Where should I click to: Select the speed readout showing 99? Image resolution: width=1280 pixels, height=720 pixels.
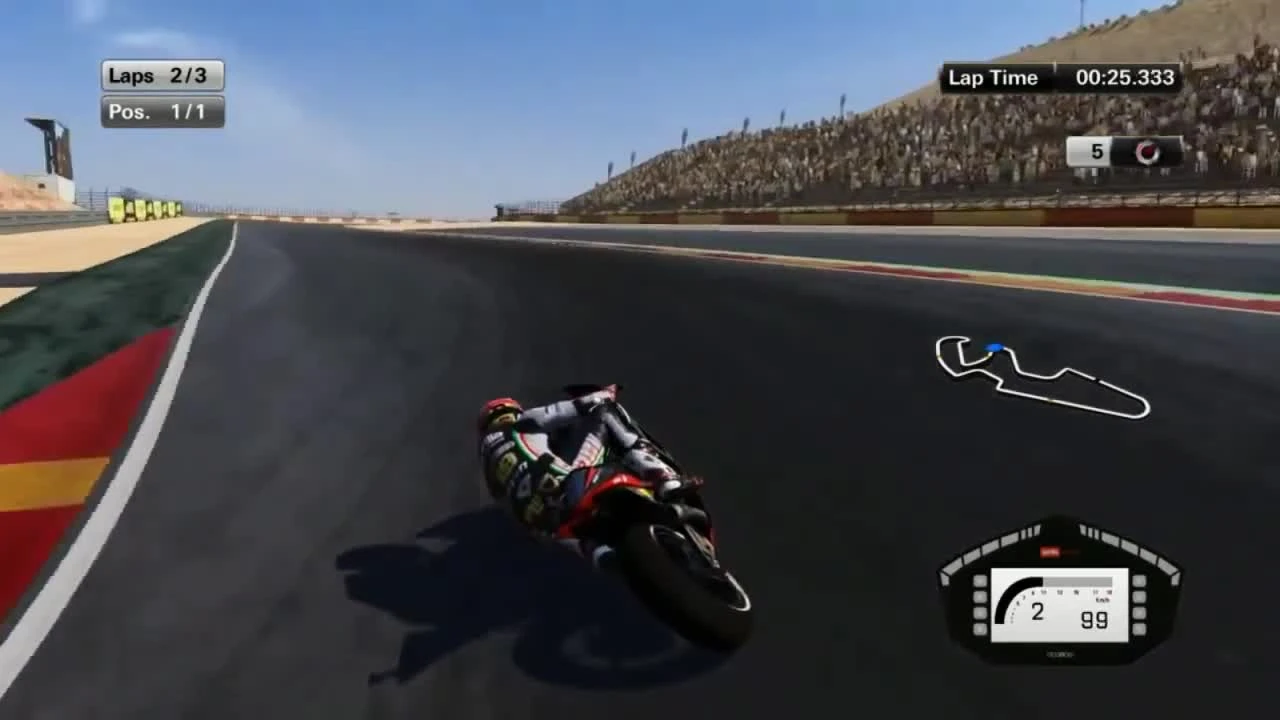coord(1093,618)
